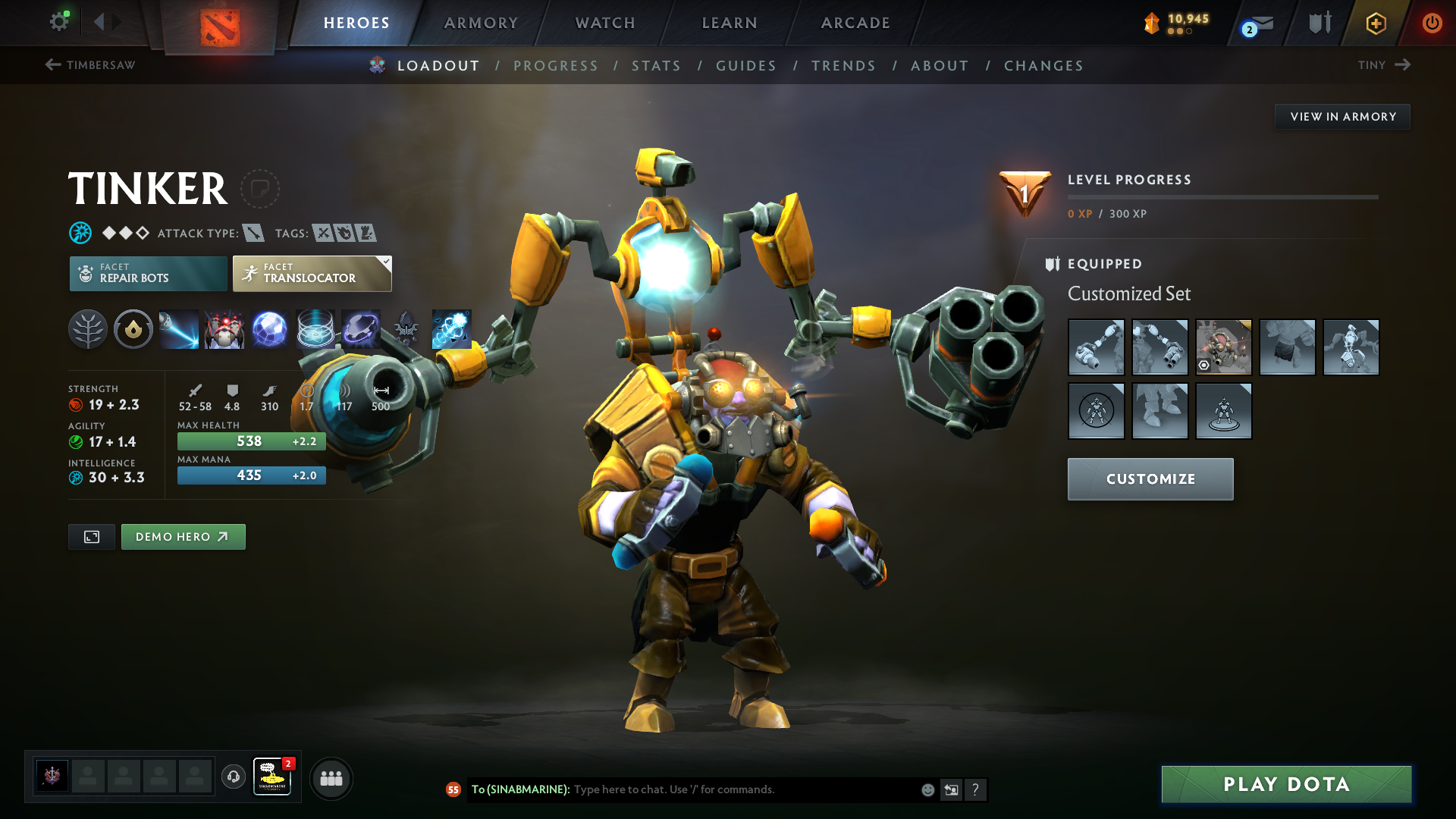Focus the chat input field

[743, 789]
